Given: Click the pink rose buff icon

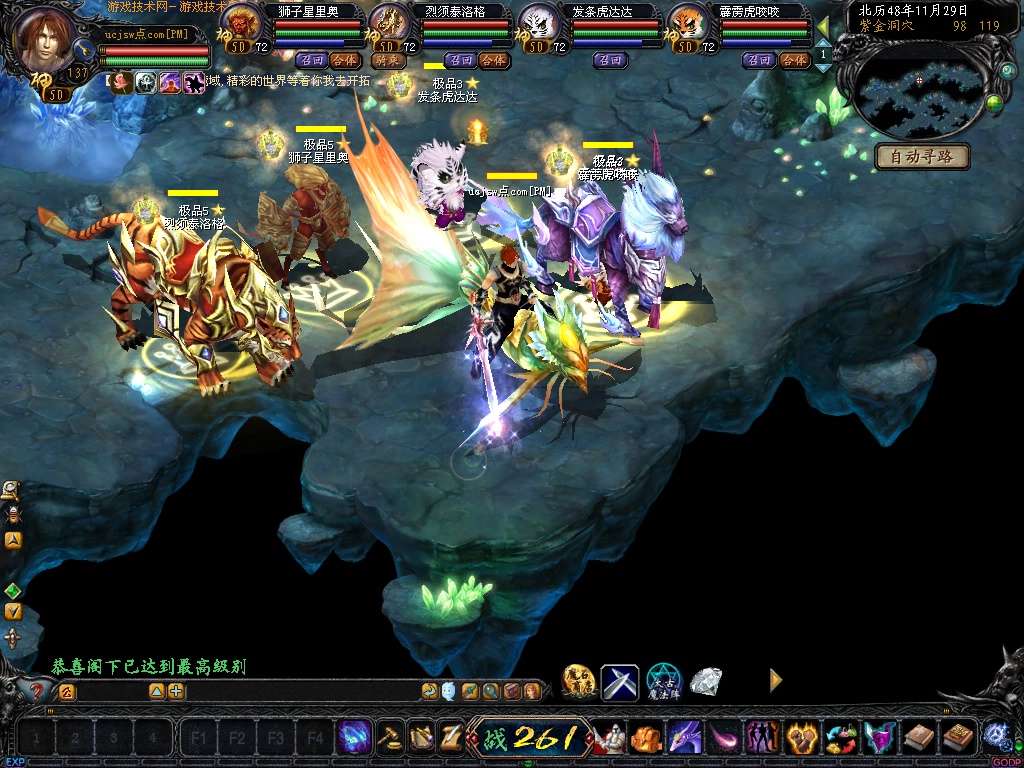Looking at the screenshot, I should [x=123, y=83].
